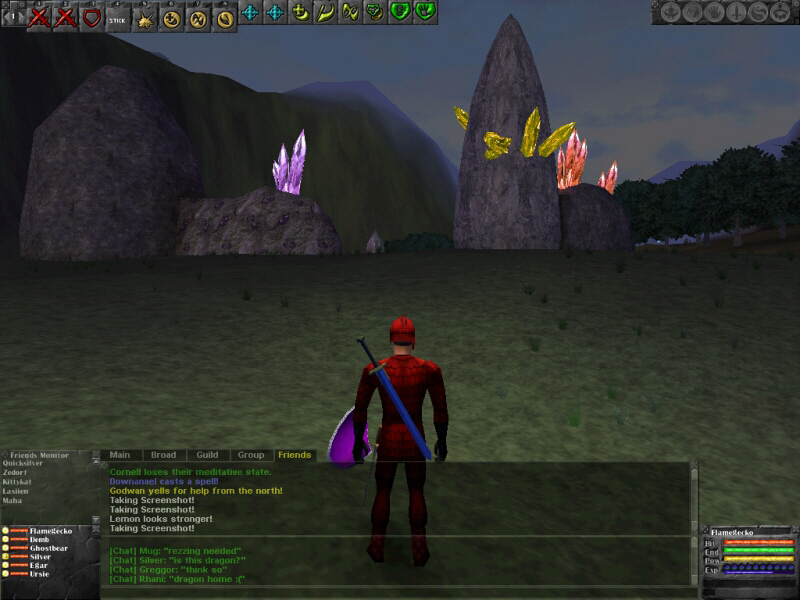Click the red shield hotbar icon
The image size is (800, 600).
(x=92, y=17)
